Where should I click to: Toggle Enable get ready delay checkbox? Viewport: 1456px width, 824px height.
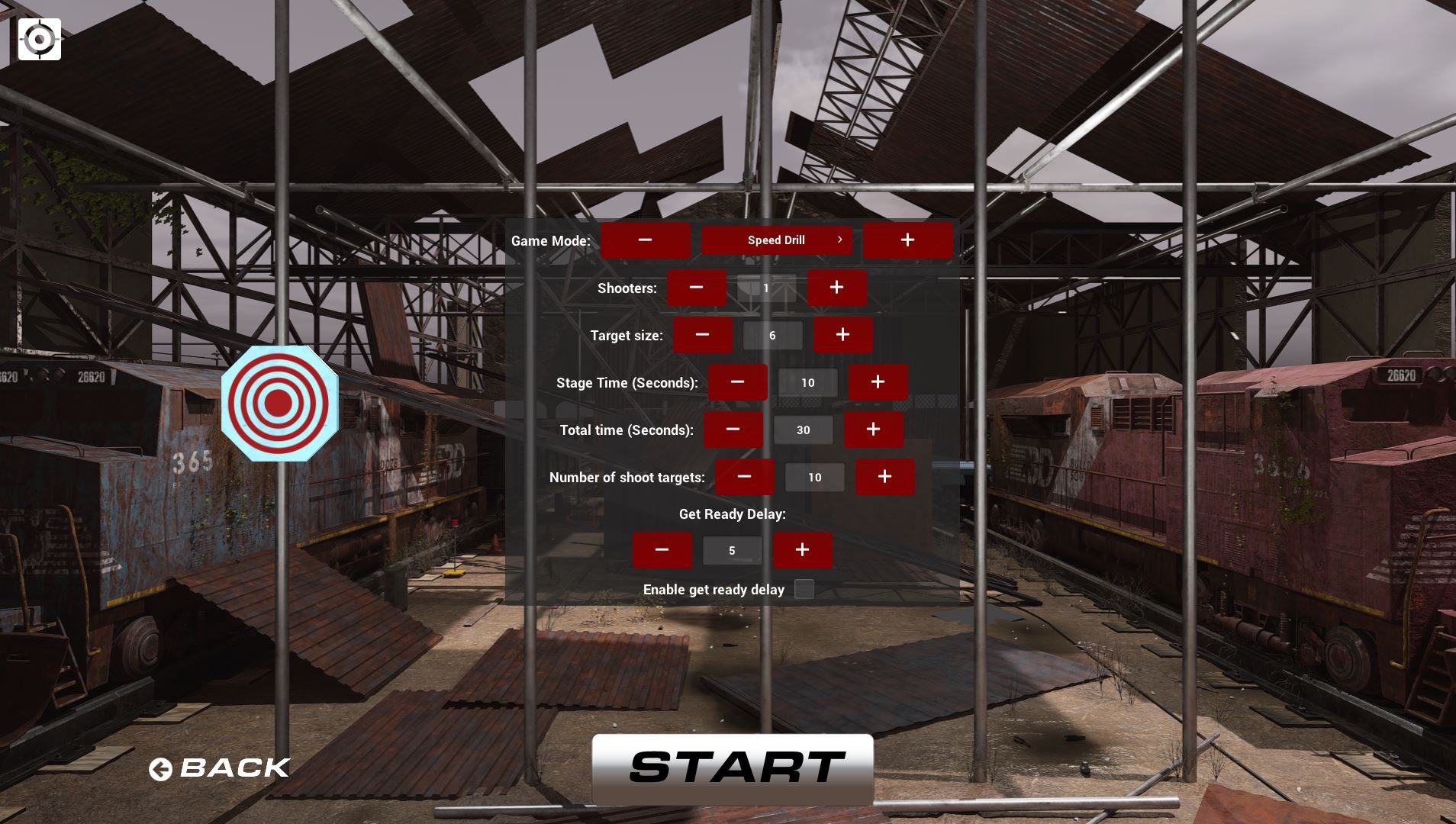click(x=804, y=589)
